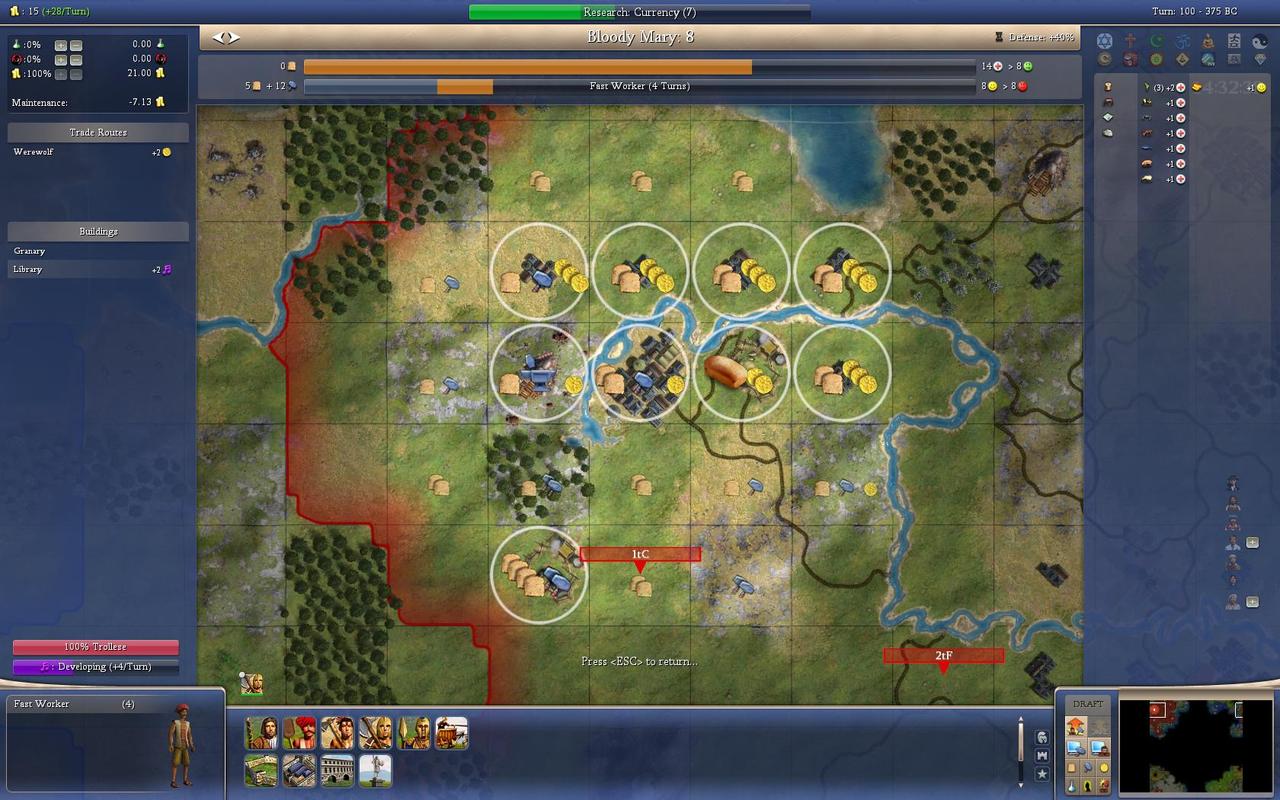The image size is (1280, 800).
Task: Toggle emphasize research beaker button
Action: click(x=1069, y=786)
